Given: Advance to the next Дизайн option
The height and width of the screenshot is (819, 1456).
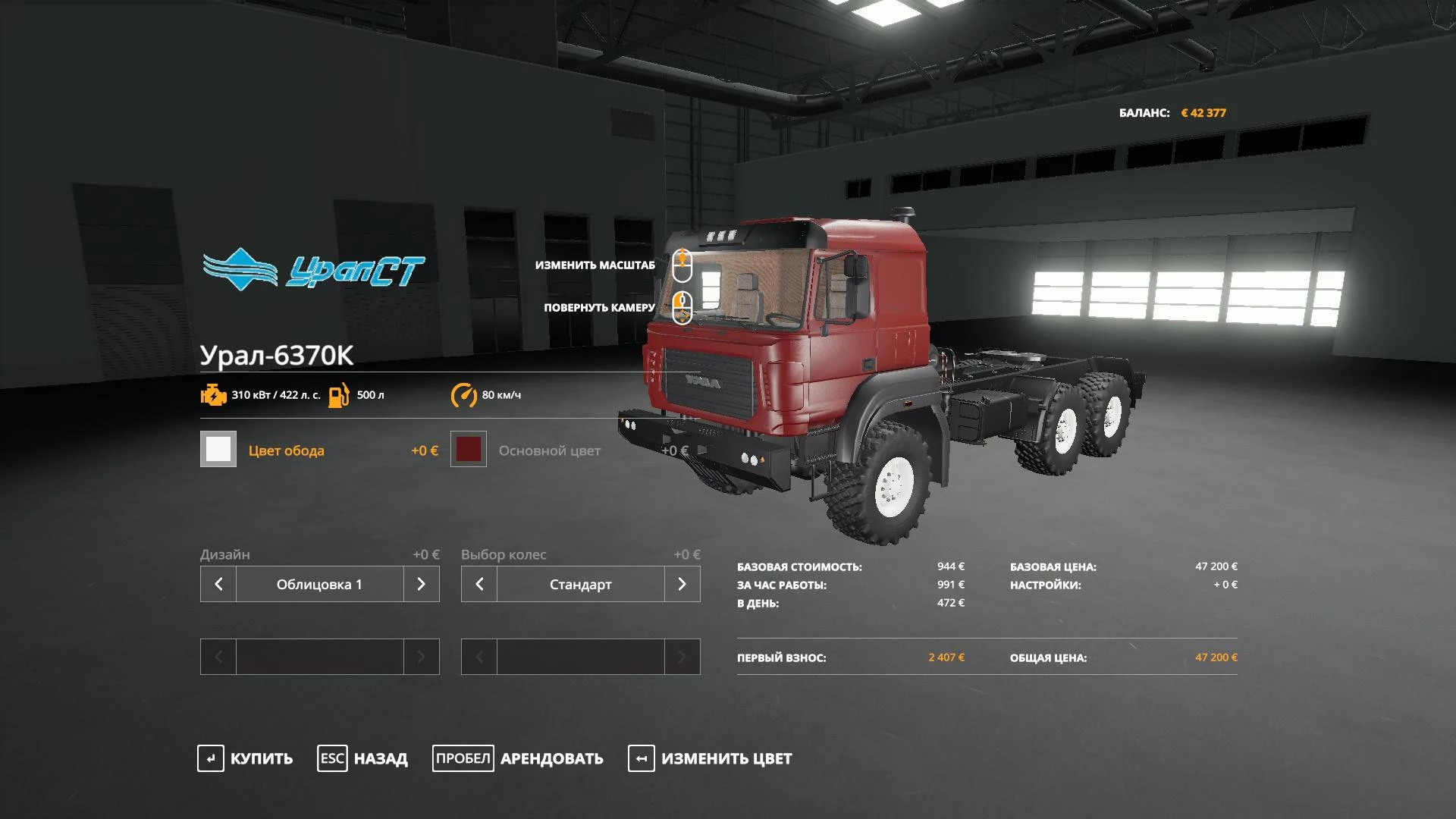Looking at the screenshot, I should coord(422,584).
